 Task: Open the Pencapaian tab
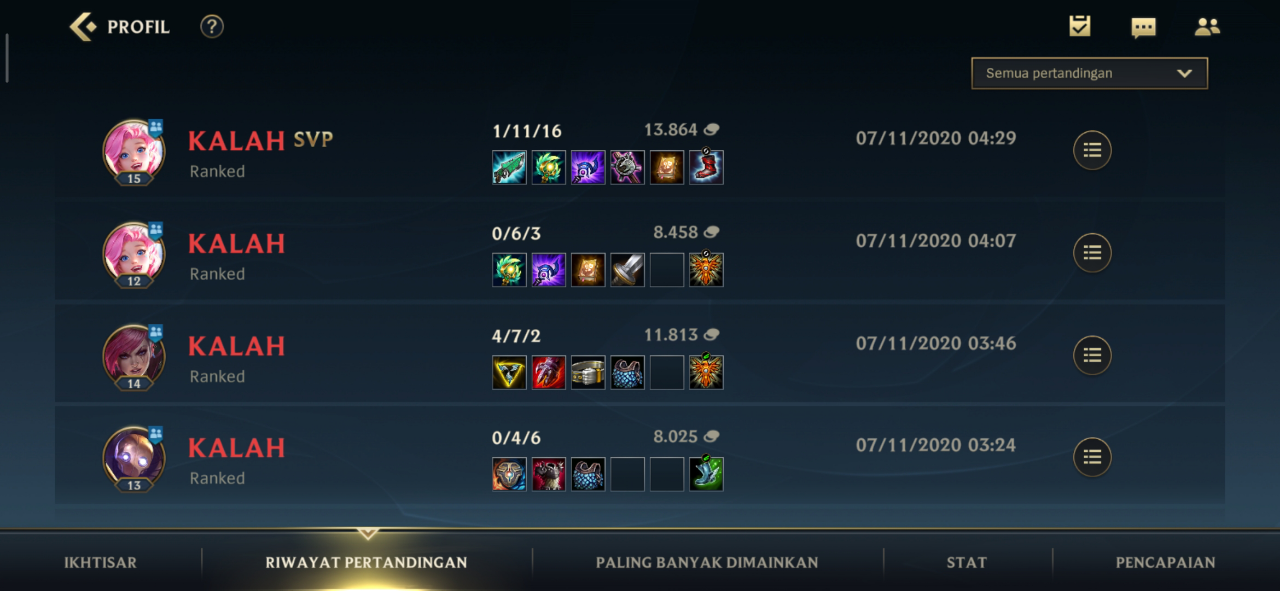(1165, 562)
